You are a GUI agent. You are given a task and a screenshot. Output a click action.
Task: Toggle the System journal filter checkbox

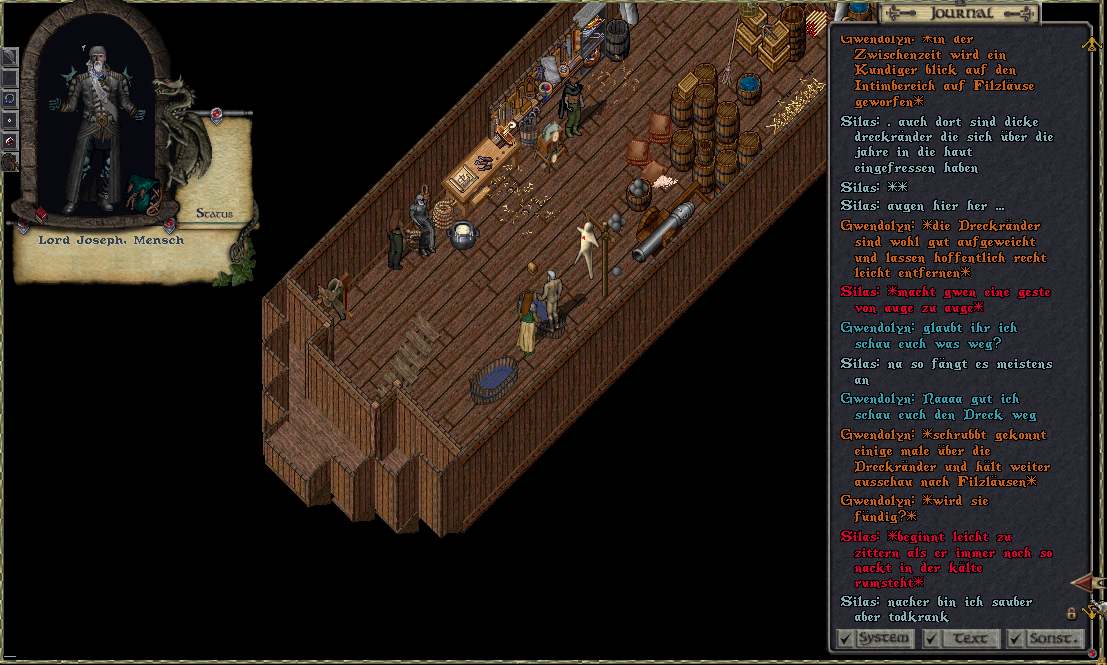coord(845,638)
